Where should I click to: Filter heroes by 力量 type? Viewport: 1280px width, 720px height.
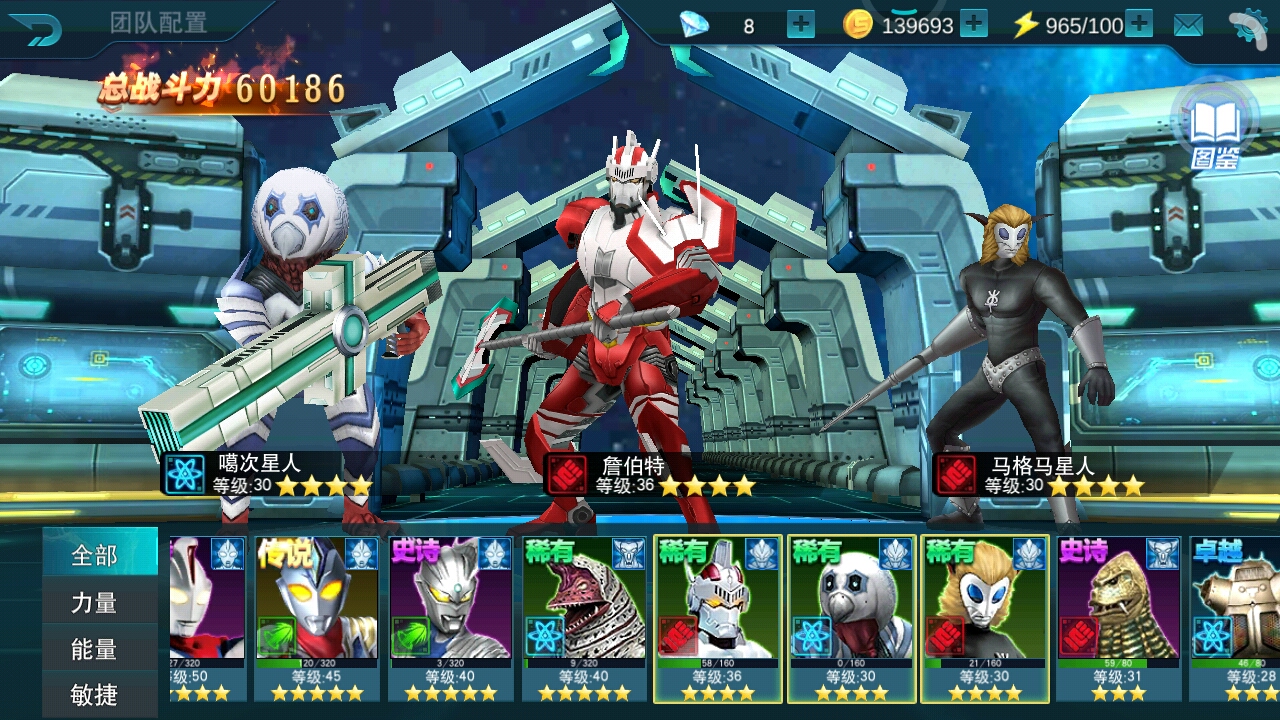(x=95, y=602)
